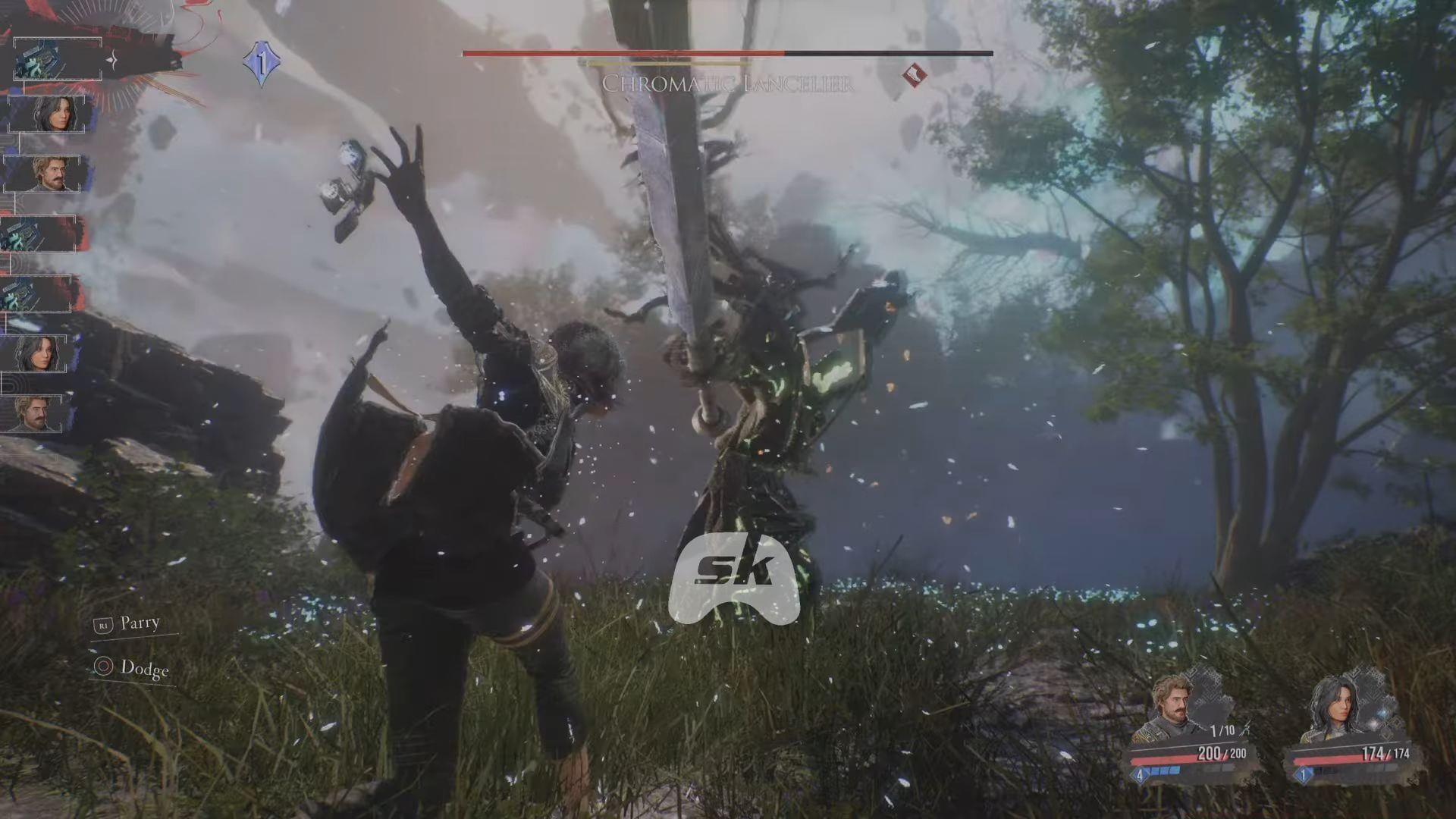Click the round counter diamond showing 1
The height and width of the screenshot is (819, 1456).
pyautogui.click(x=262, y=63)
